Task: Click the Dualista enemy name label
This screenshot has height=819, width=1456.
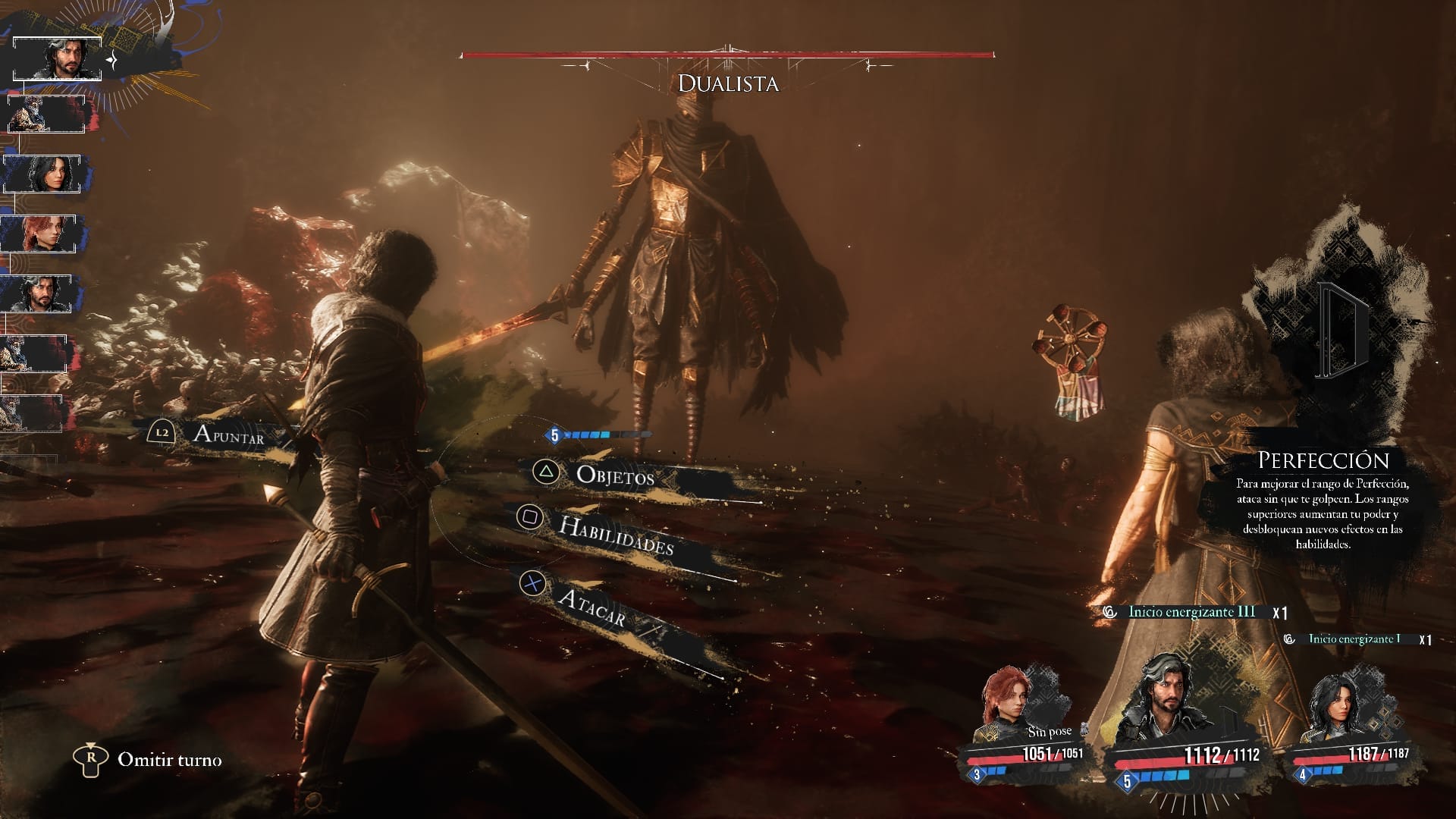Action: coord(728,83)
